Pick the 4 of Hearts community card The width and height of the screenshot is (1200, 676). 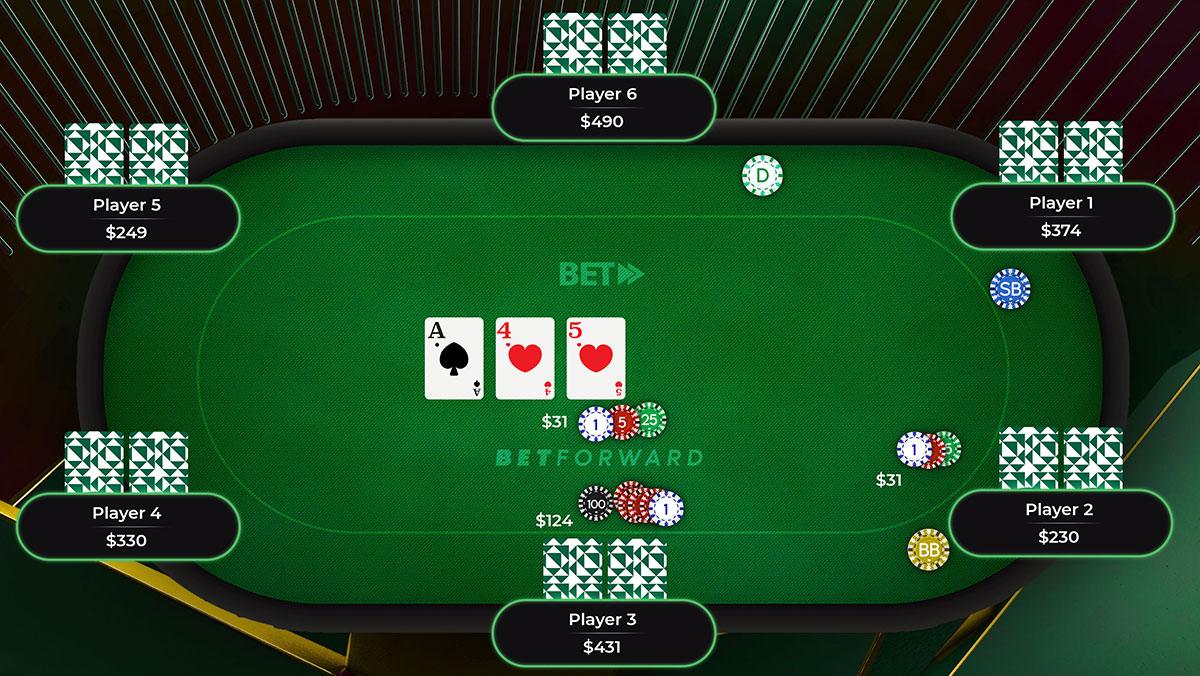pos(525,359)
